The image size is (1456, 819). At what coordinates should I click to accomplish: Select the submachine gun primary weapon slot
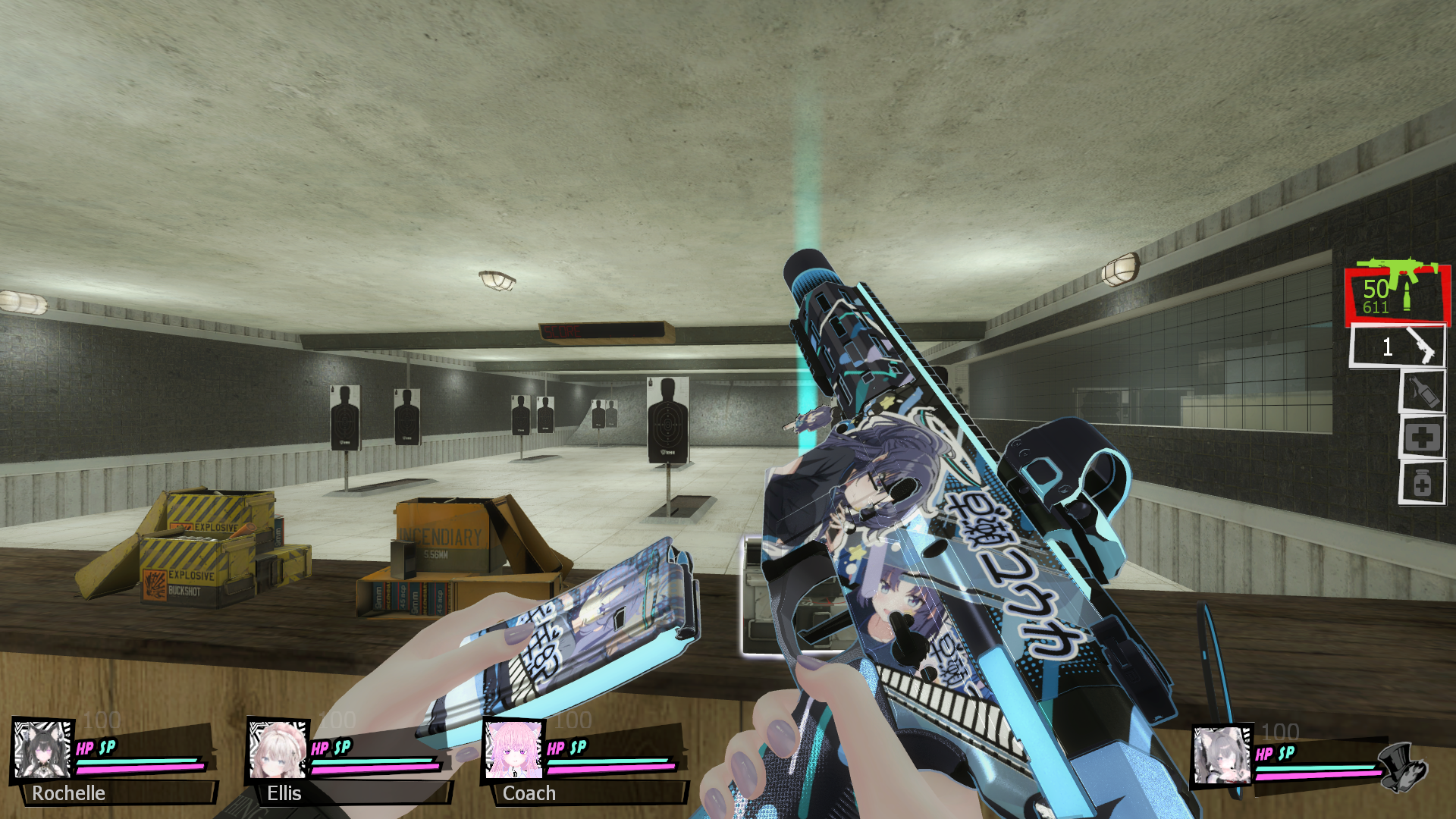click(1397, 294)
